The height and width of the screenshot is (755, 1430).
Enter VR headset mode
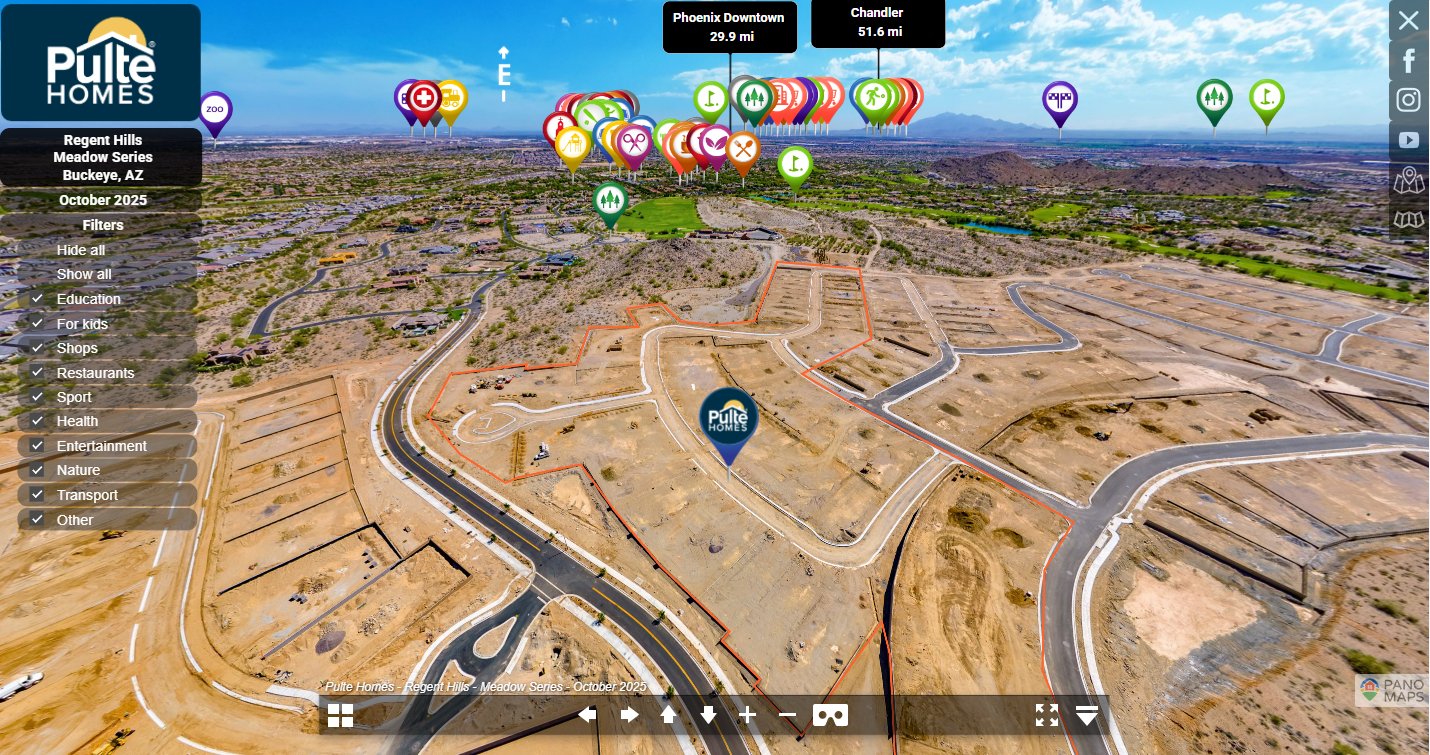pos(830,715)
